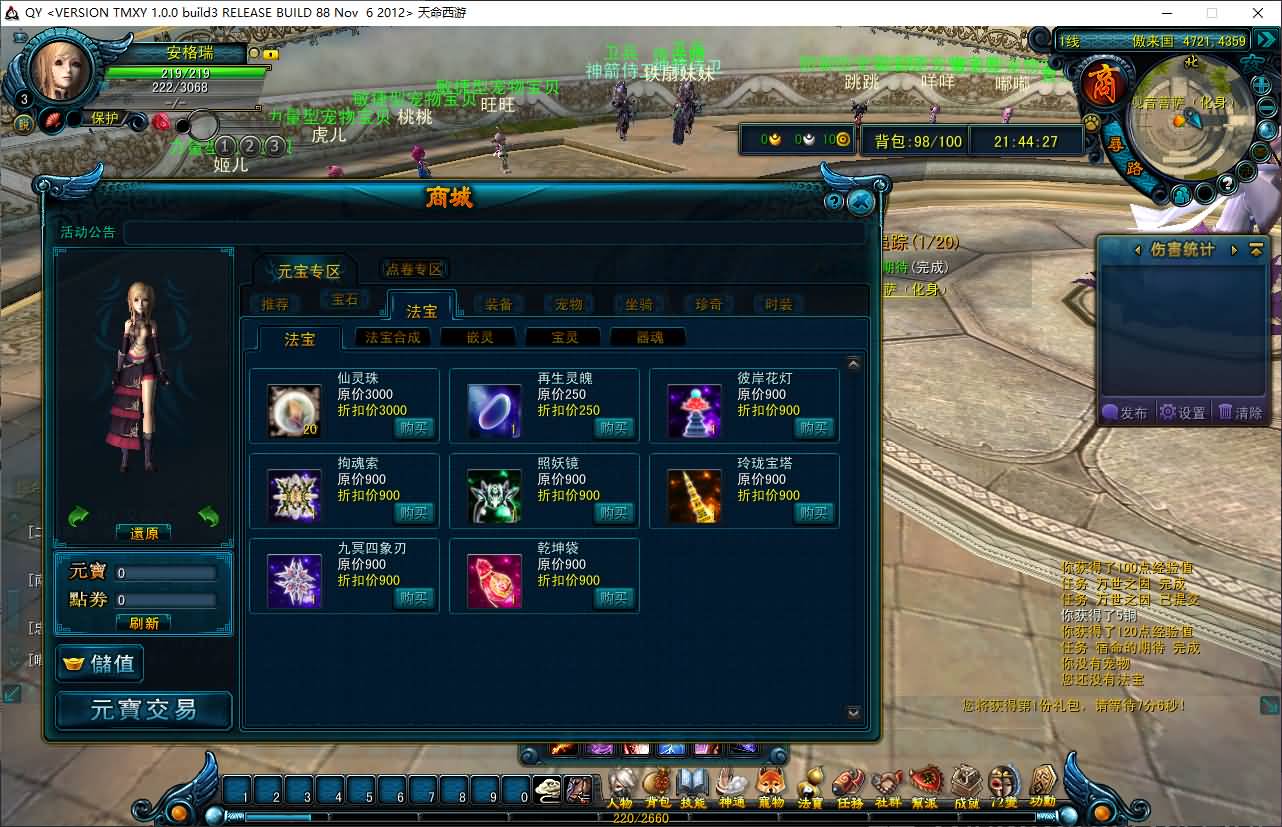The width and height of the screenshot is (1282, 827).
Task: Open the 法宝合成 sub-tab
Action: [393, 338]
